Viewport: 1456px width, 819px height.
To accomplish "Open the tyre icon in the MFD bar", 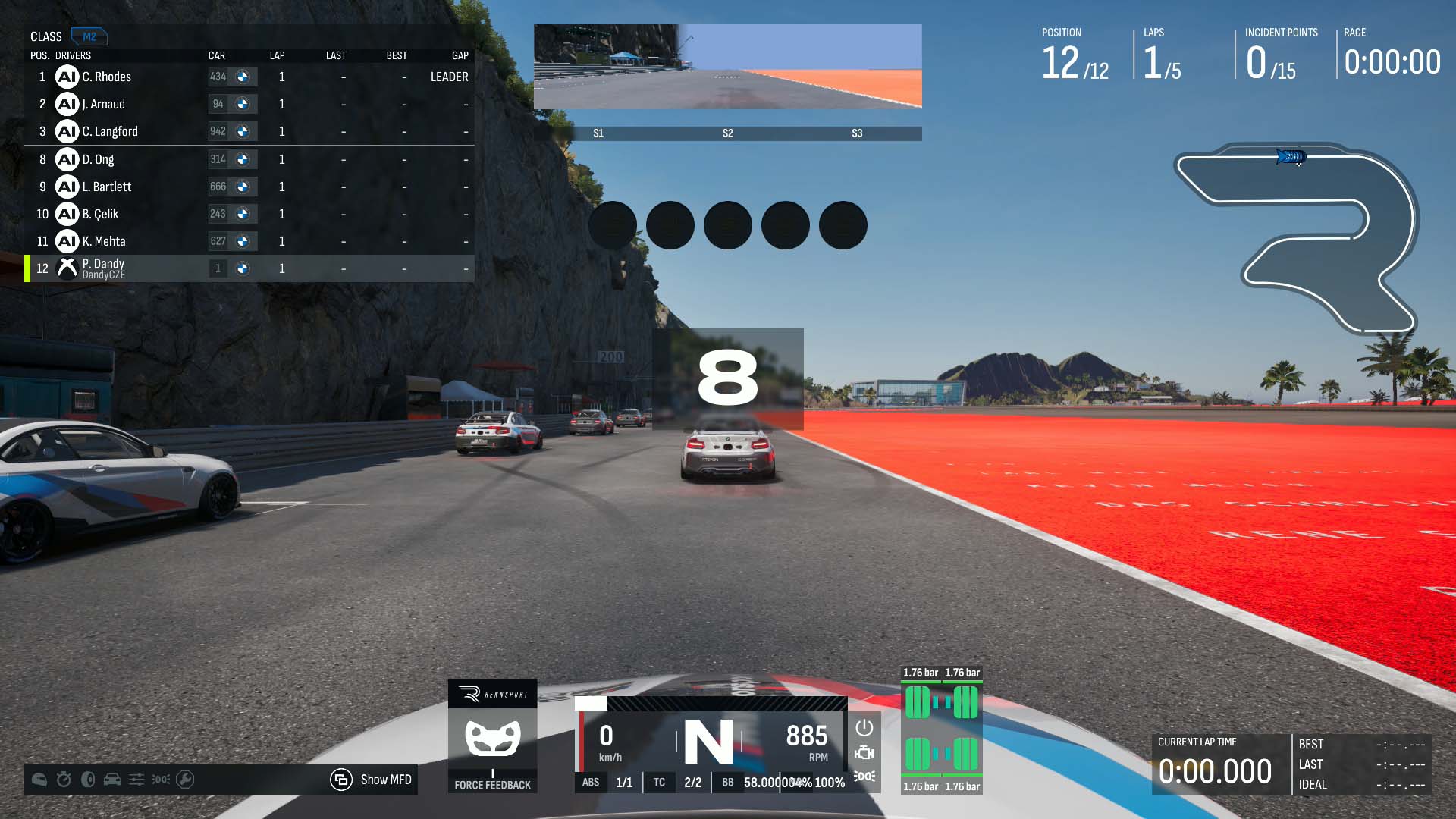I will click(88, 780).
